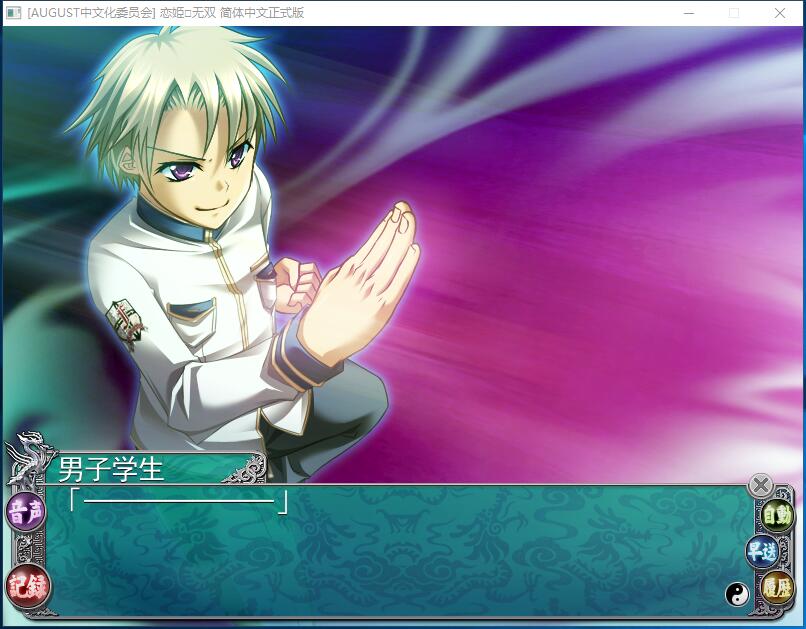The image size is (806, 629).
Task: Click the yin-yang advance icon
Action: (737, 594)
